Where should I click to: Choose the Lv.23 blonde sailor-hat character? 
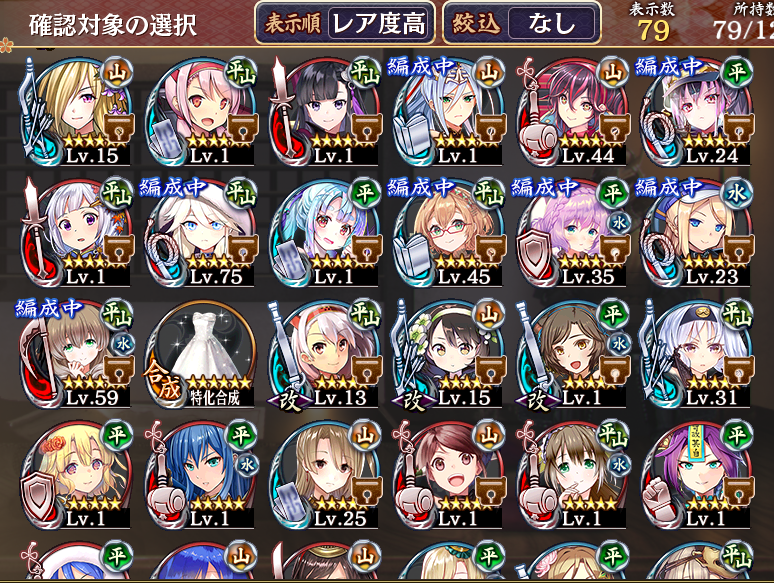pos(695,229)
